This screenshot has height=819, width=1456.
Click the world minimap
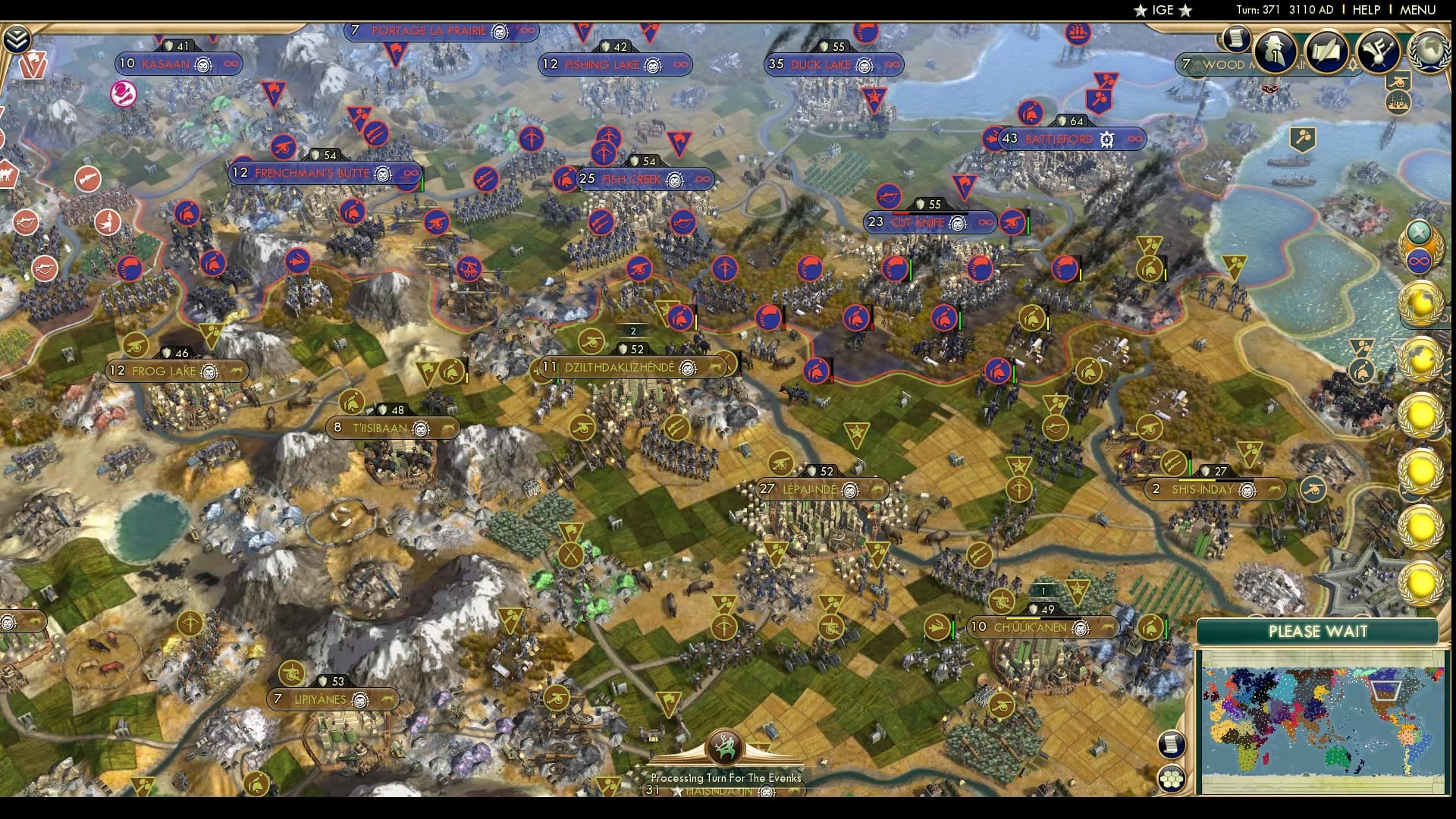coord(1321,720)
